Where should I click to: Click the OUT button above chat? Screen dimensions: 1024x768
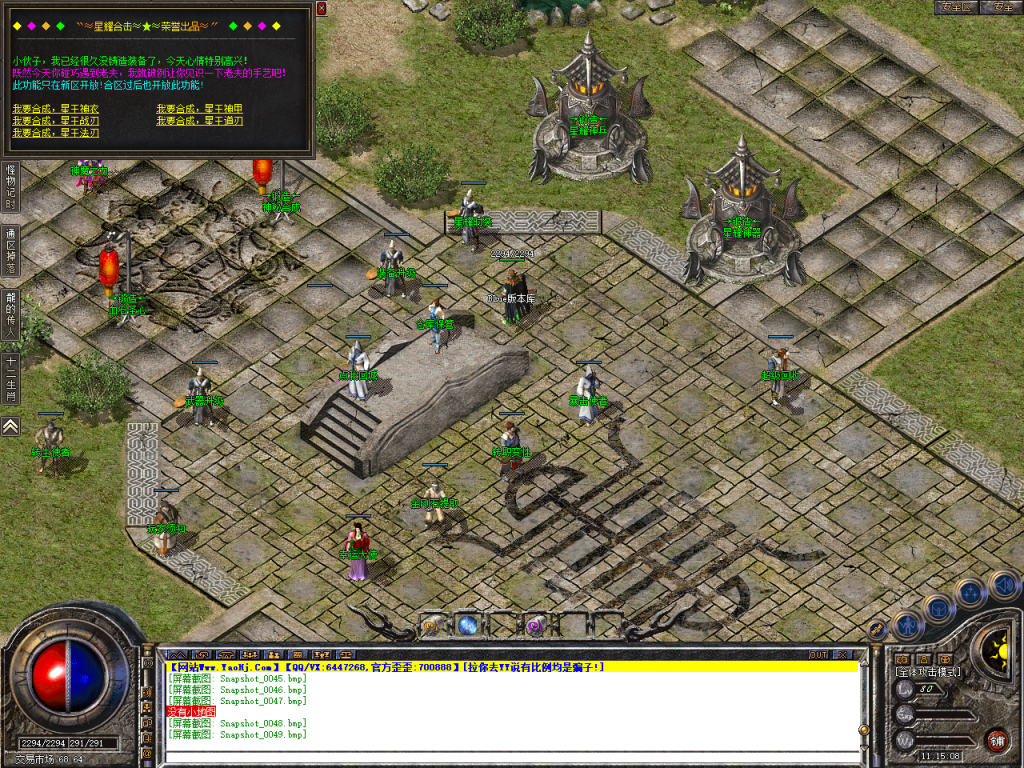point(818,654)
